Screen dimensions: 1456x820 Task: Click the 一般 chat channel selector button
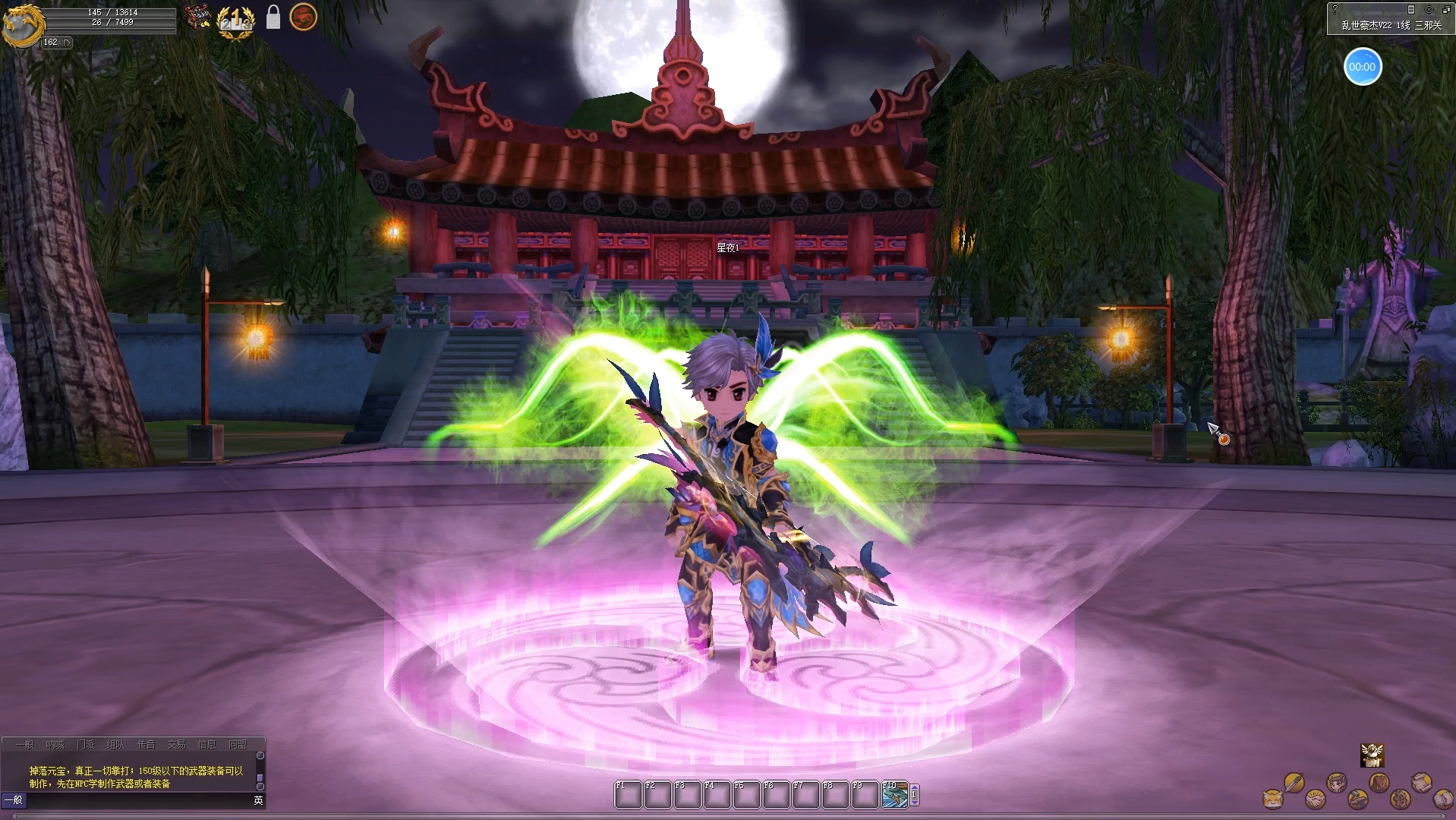(14, 800)
